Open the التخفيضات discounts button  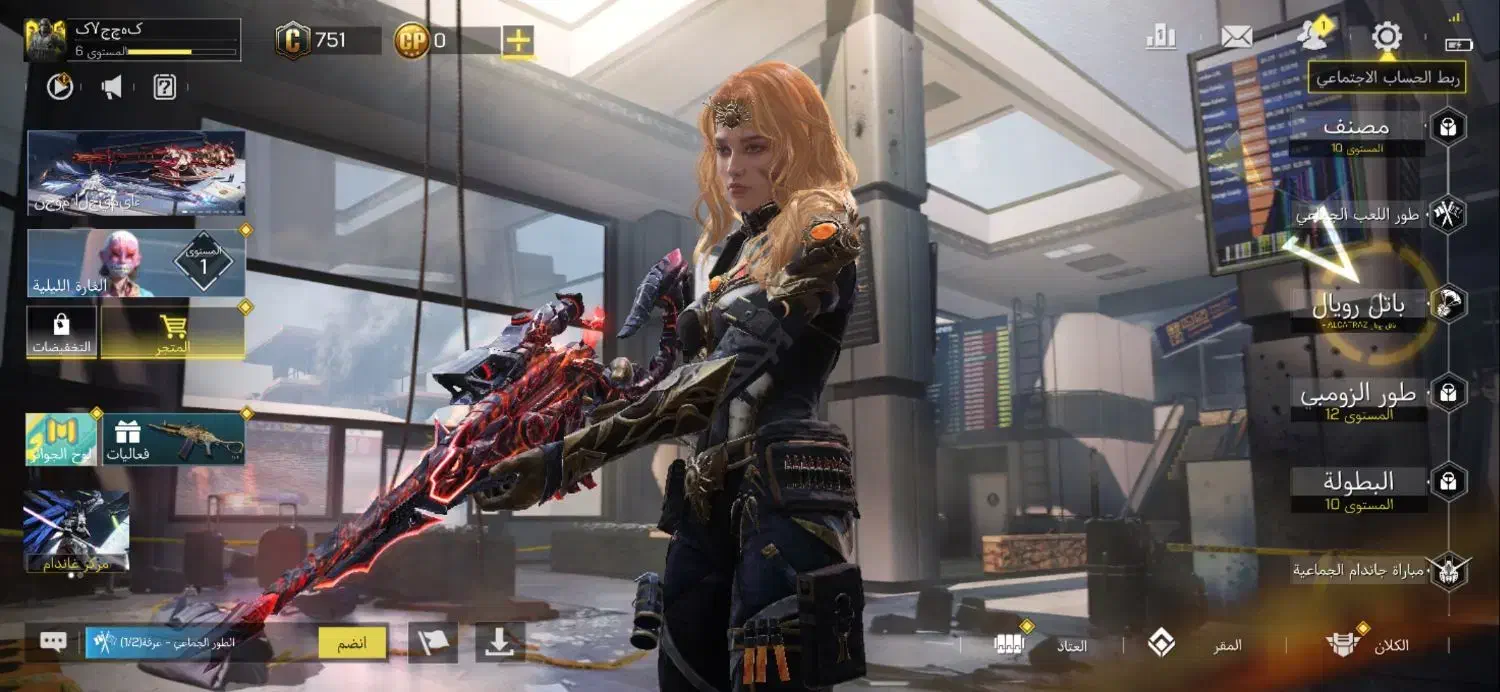(62, 333)
